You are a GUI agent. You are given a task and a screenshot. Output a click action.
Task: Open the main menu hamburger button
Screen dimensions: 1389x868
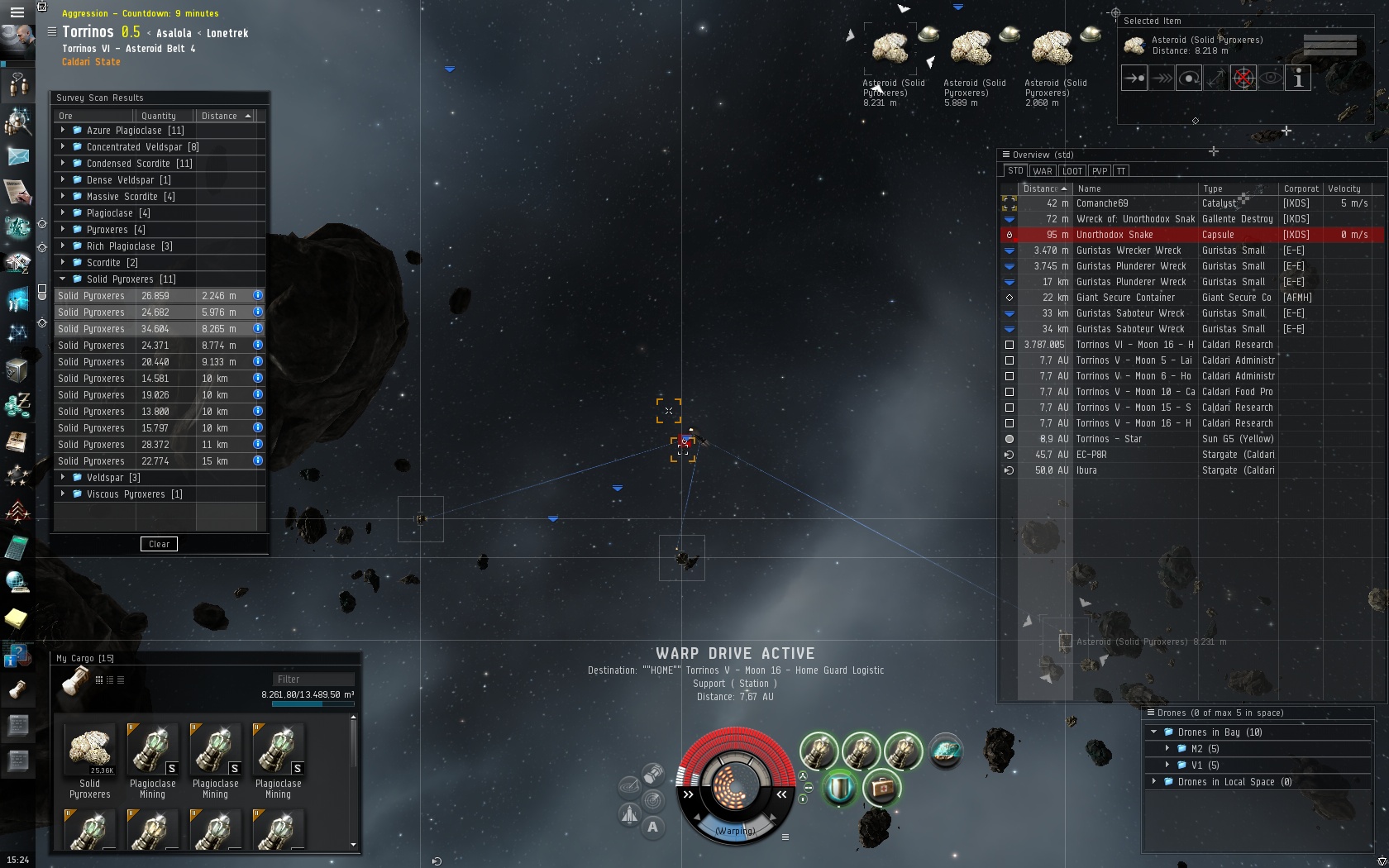(17, 12)
